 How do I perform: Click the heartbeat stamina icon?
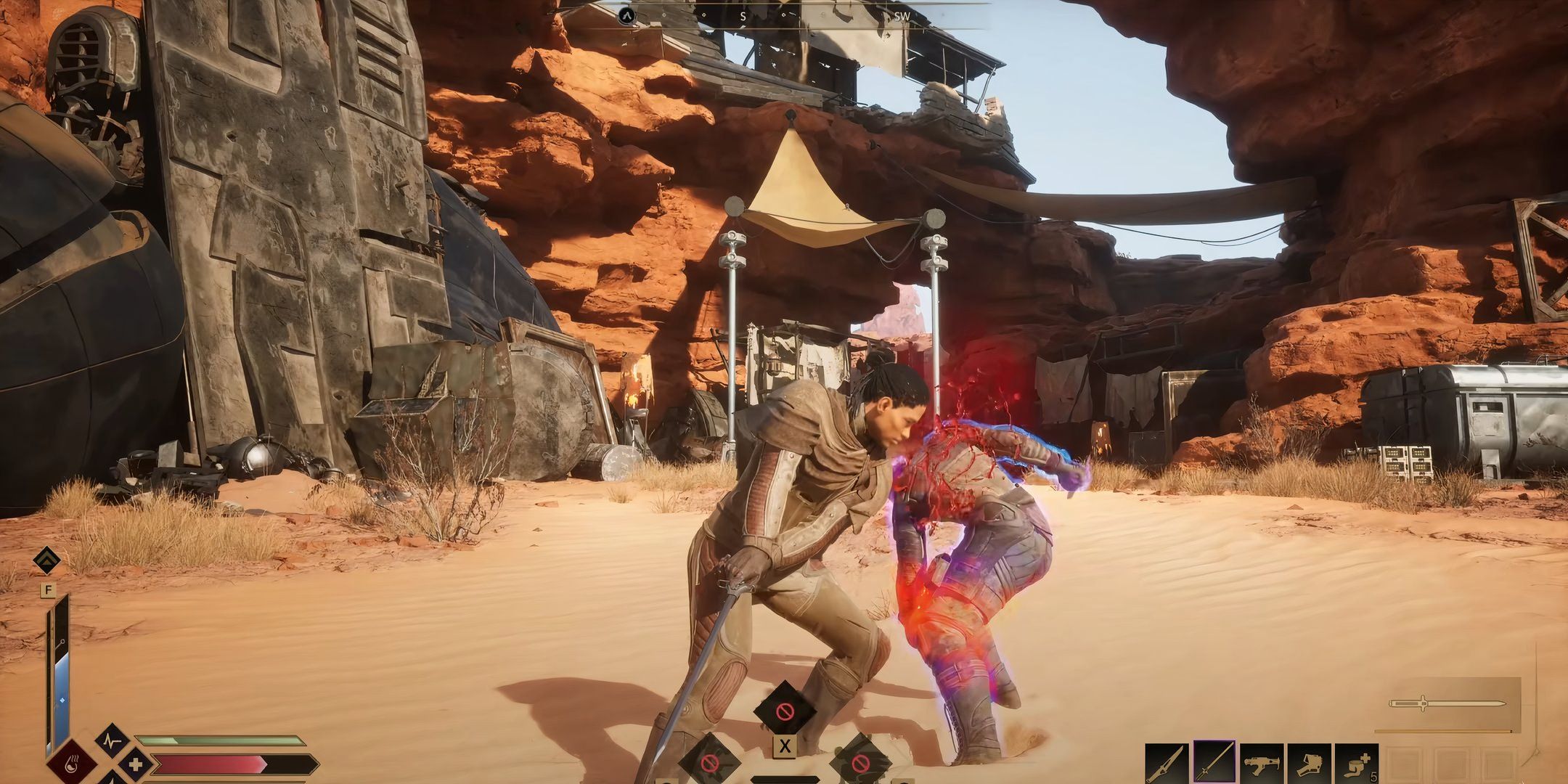(113, 743)
